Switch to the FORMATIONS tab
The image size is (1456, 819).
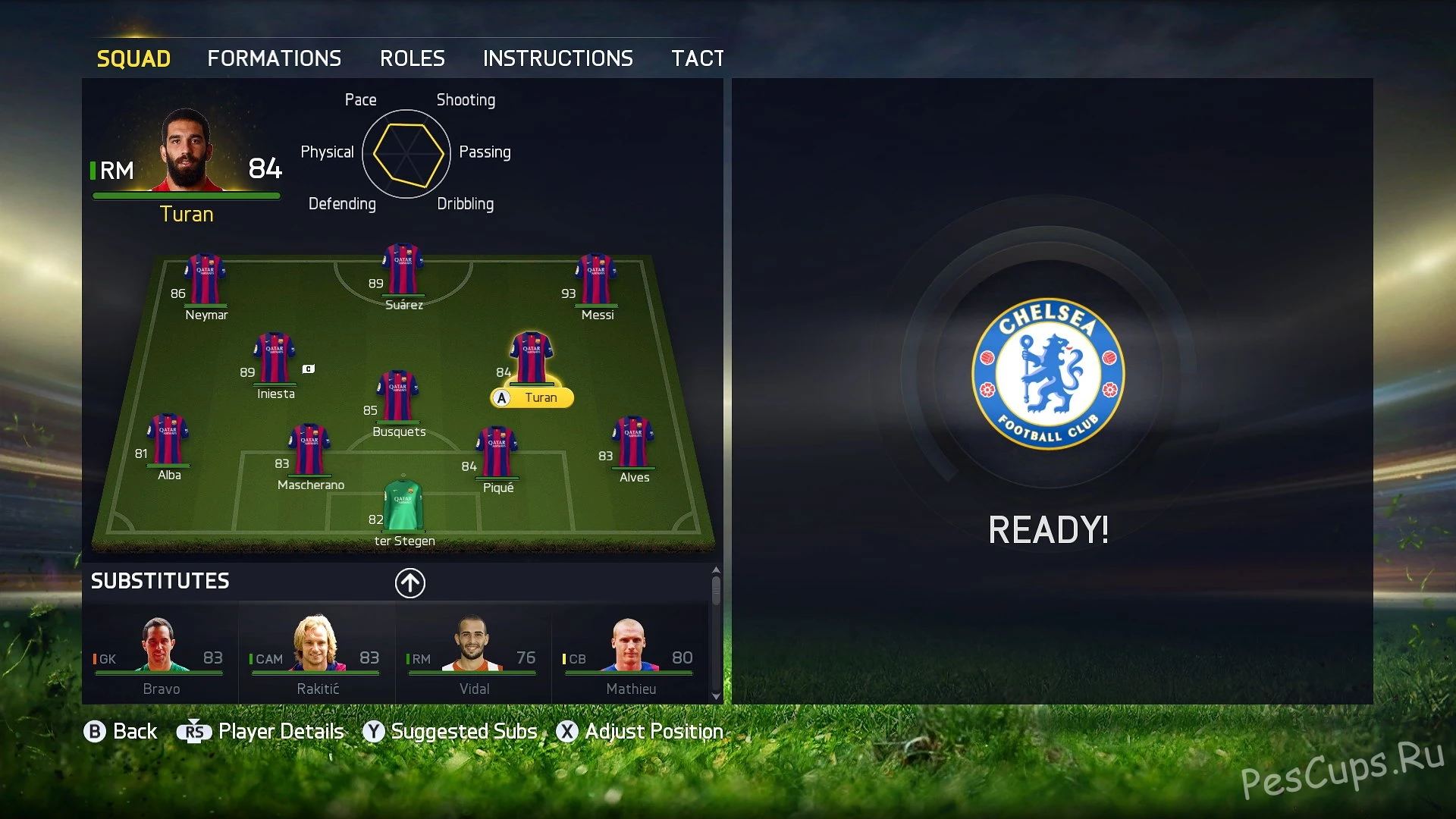tap(275, 58)
